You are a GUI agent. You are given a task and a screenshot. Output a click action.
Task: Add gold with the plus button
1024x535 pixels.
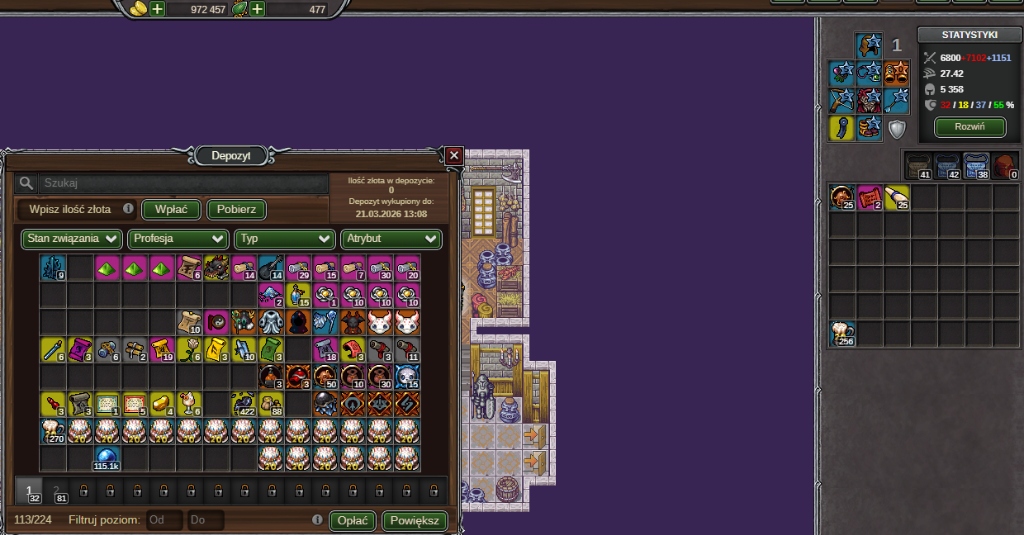pos(157,9)
